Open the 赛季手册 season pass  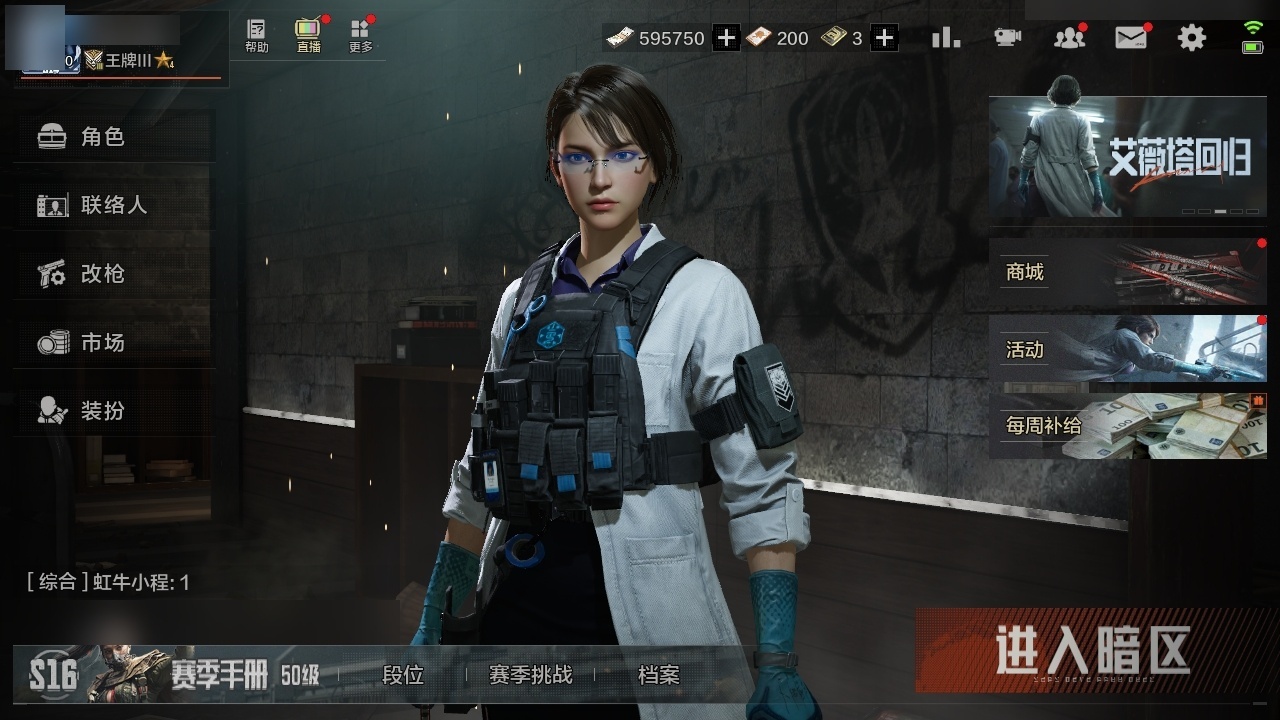pyautogui.click(x=218, y=675)
